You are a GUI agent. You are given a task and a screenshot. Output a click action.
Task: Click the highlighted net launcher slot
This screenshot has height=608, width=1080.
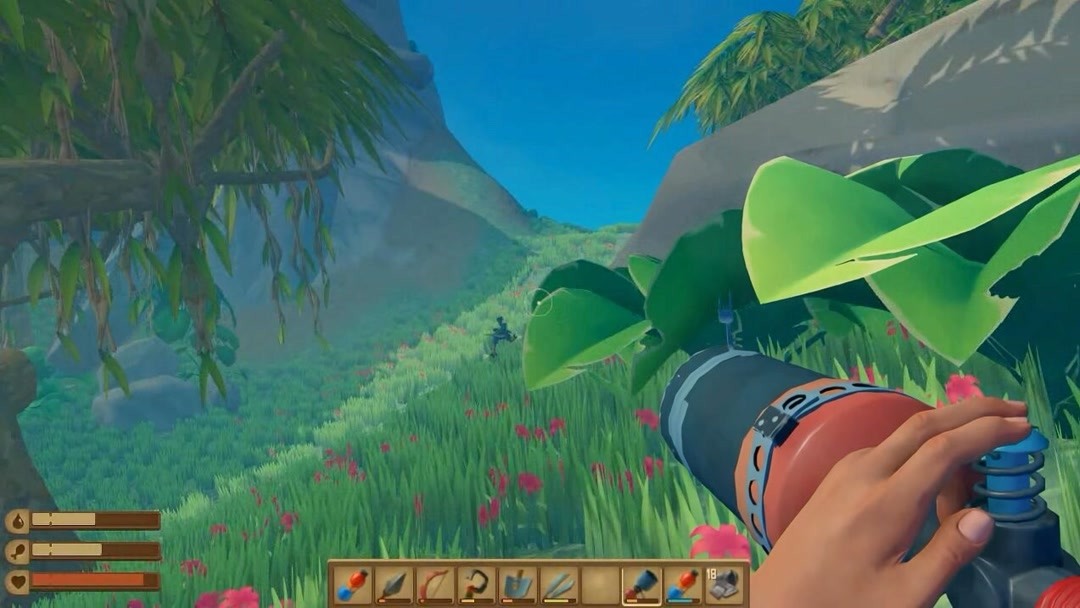(640, 584)
